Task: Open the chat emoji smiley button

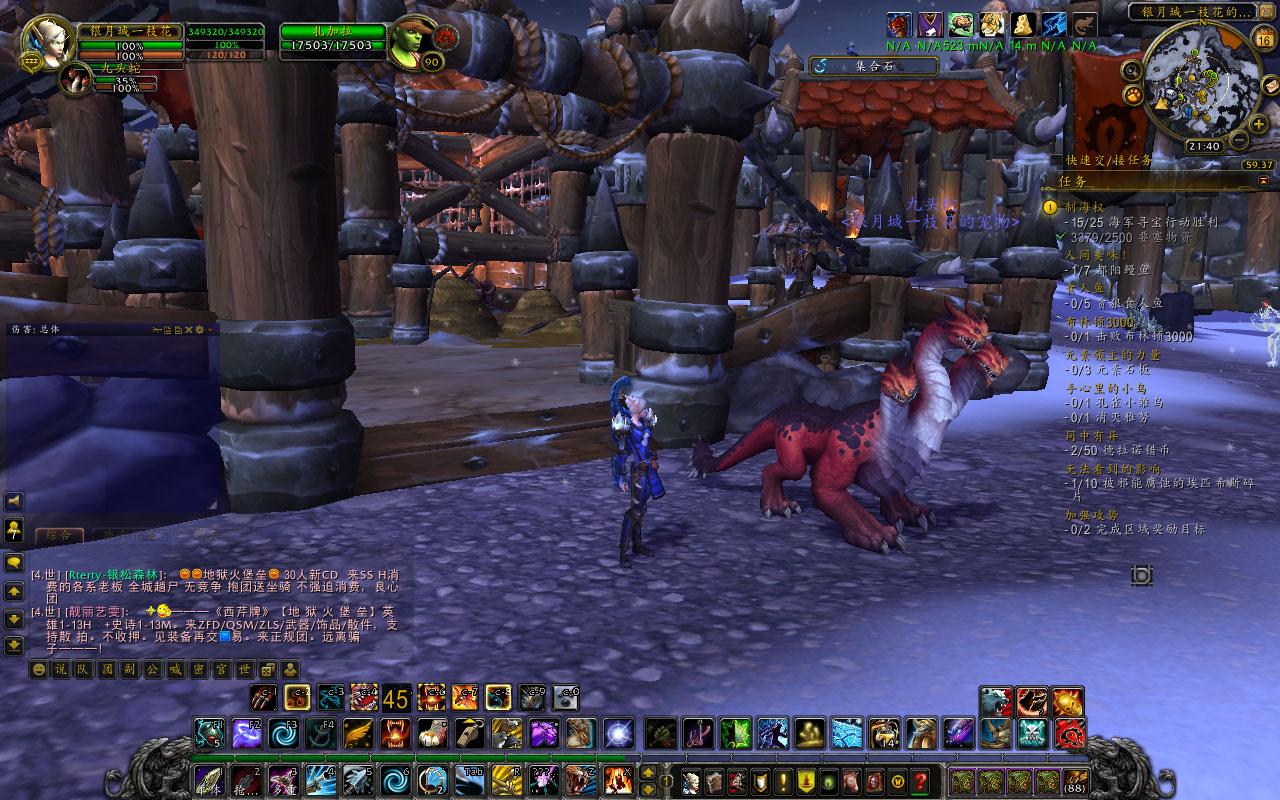Action: (x=40, y=669)
